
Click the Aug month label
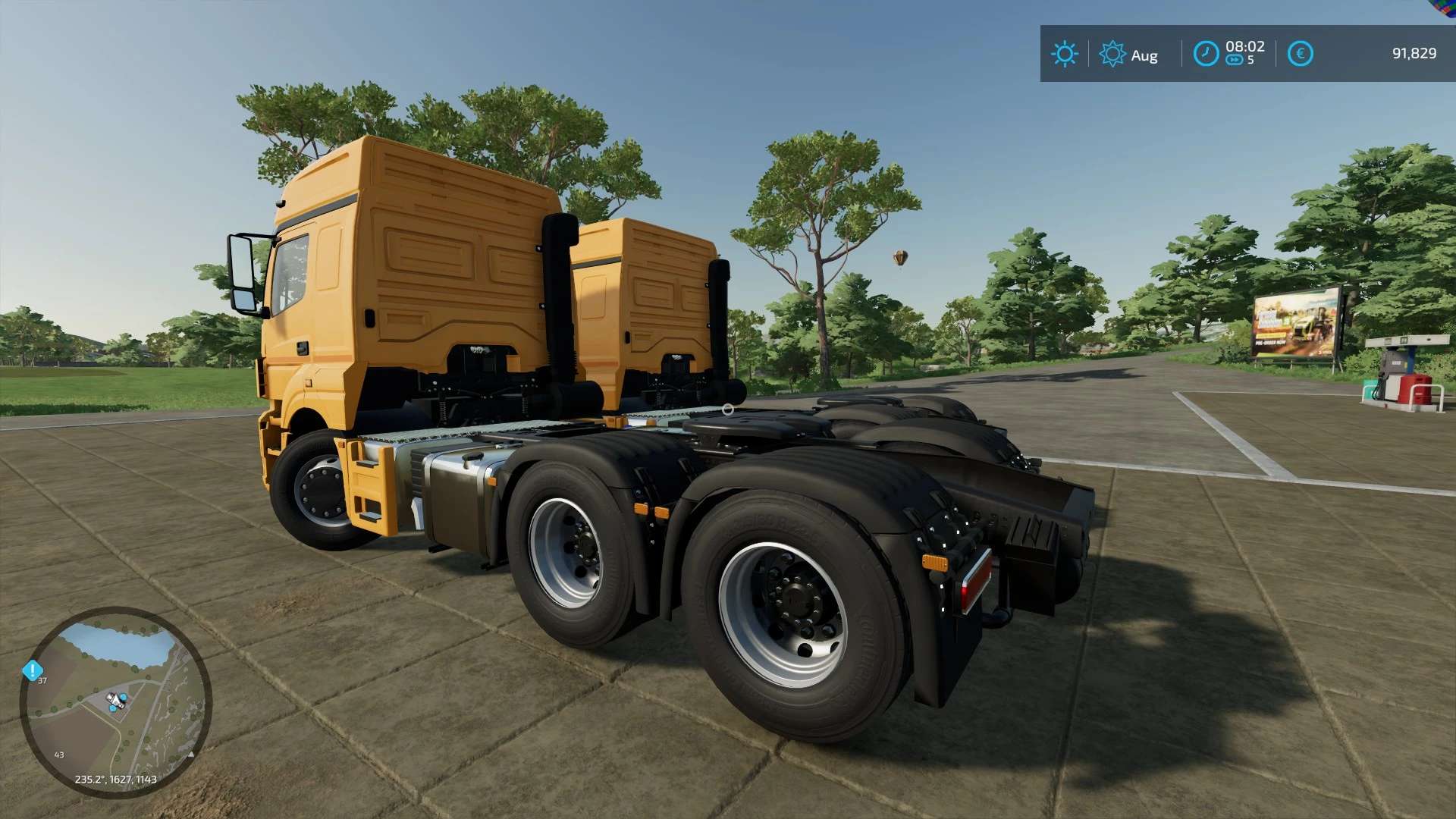(x=1145, y=55)
